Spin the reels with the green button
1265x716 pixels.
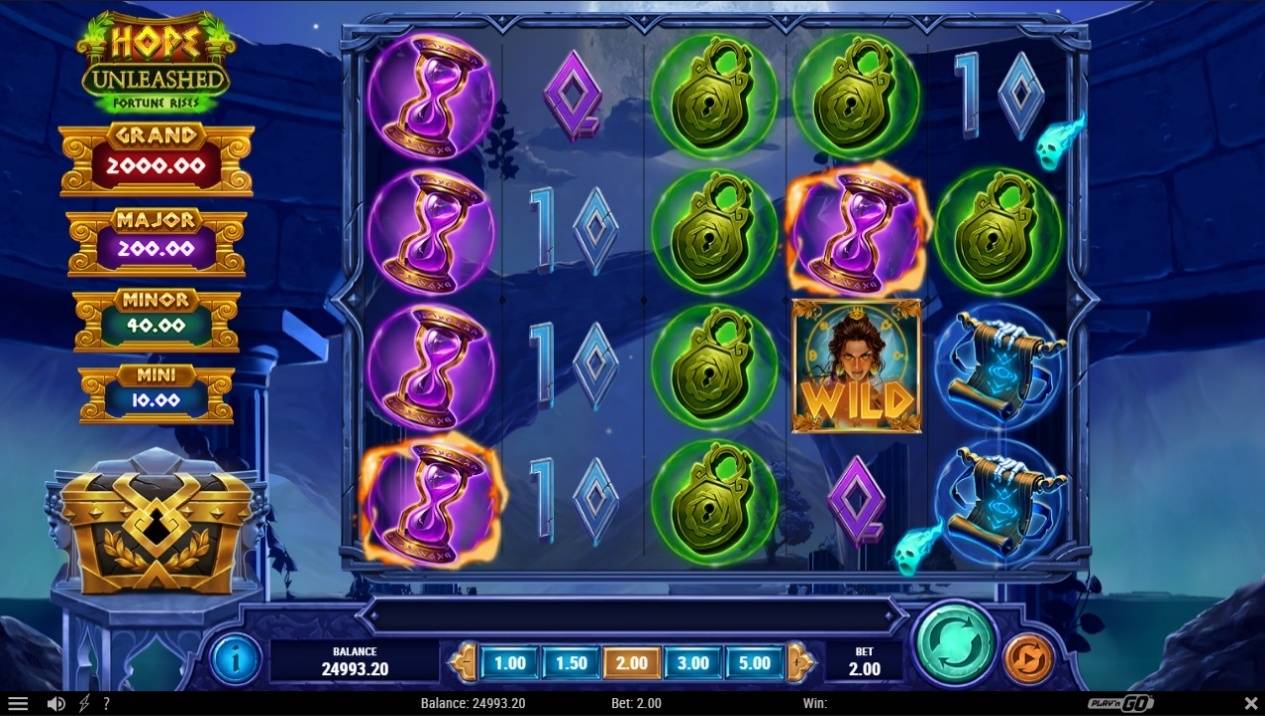pyautogui.click(x=958, y=645)
